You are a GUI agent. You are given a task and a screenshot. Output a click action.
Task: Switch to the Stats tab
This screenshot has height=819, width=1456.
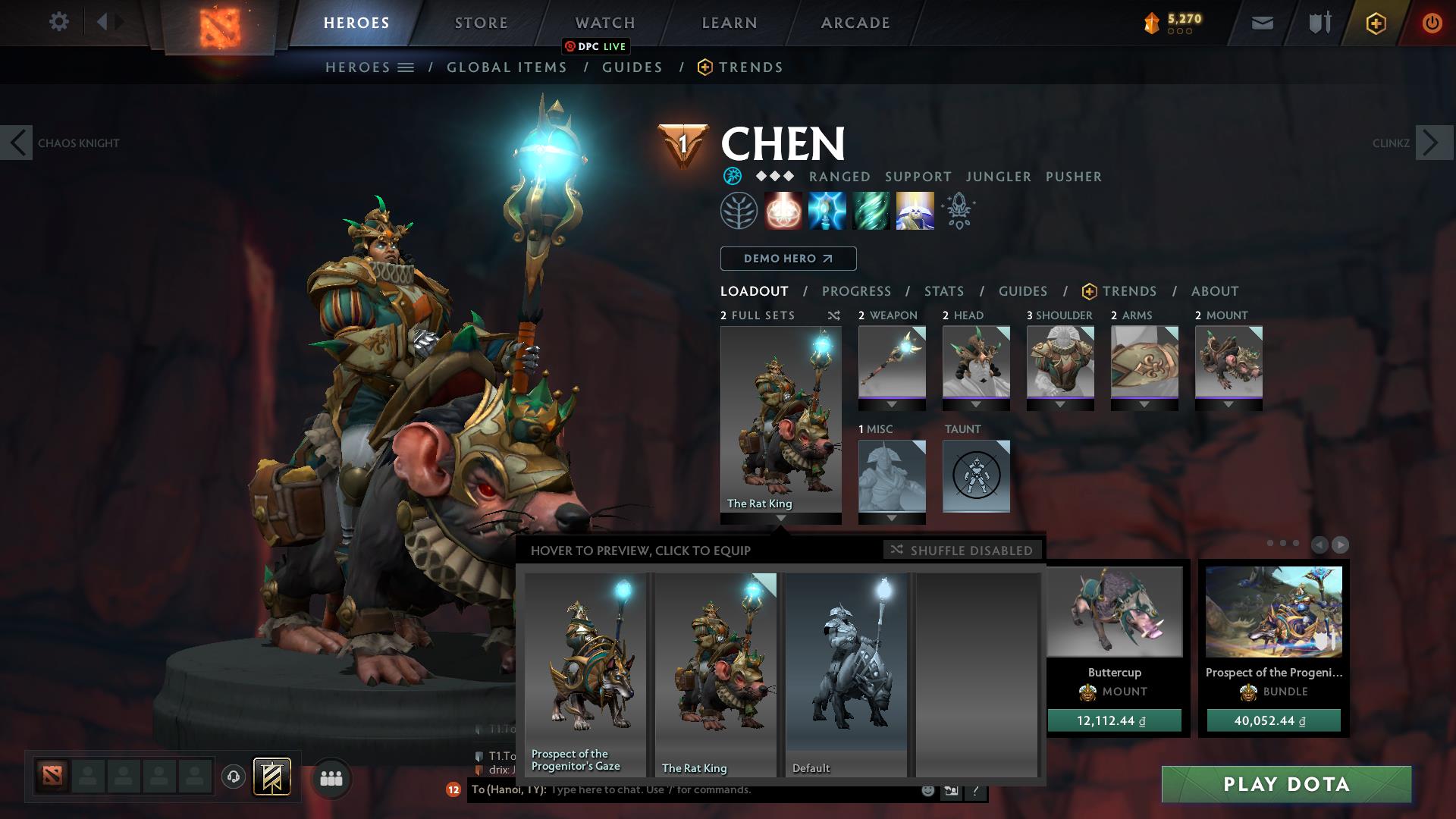click(x=943, y=290)
